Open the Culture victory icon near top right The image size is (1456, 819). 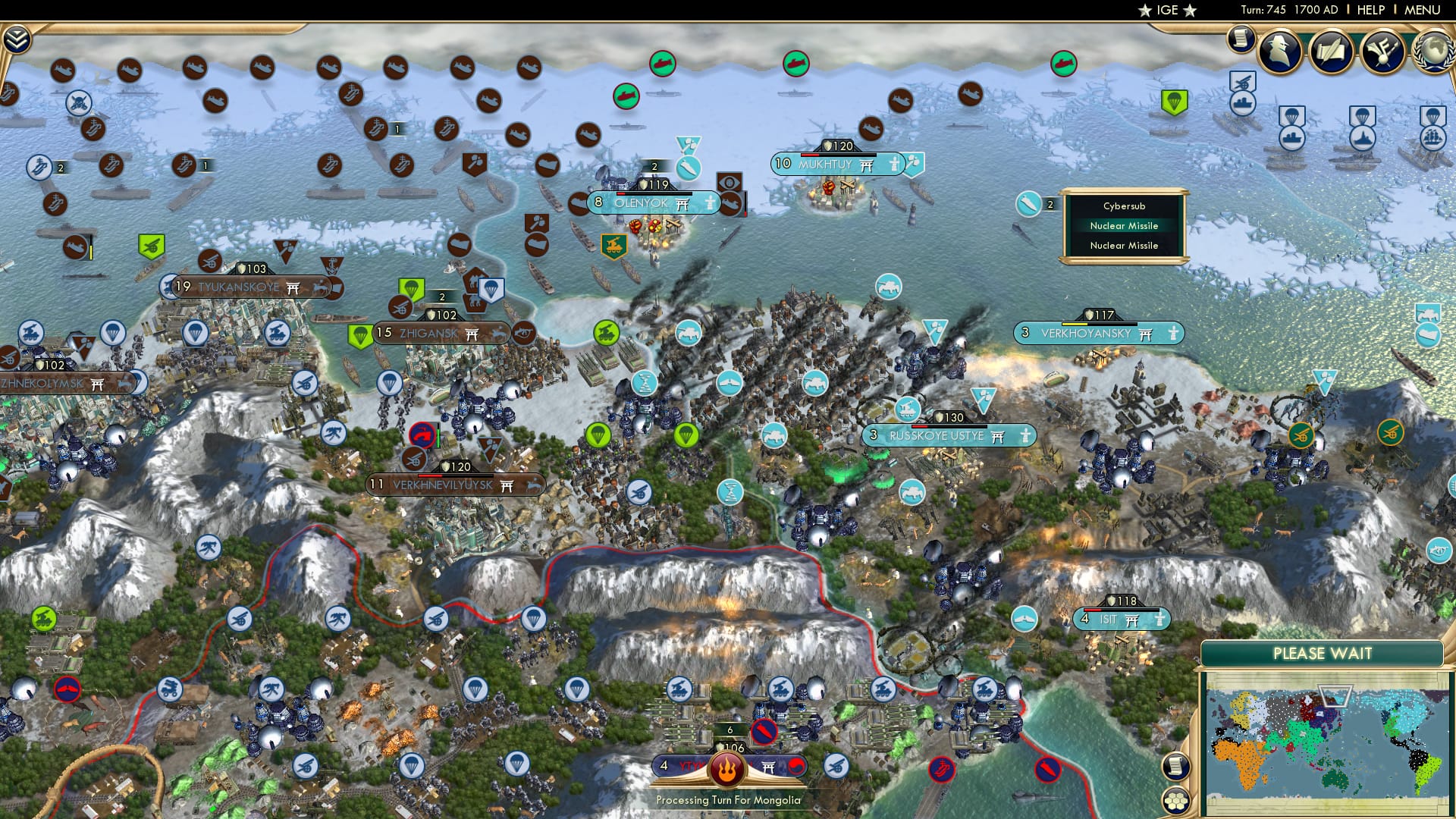[1384, 51]
